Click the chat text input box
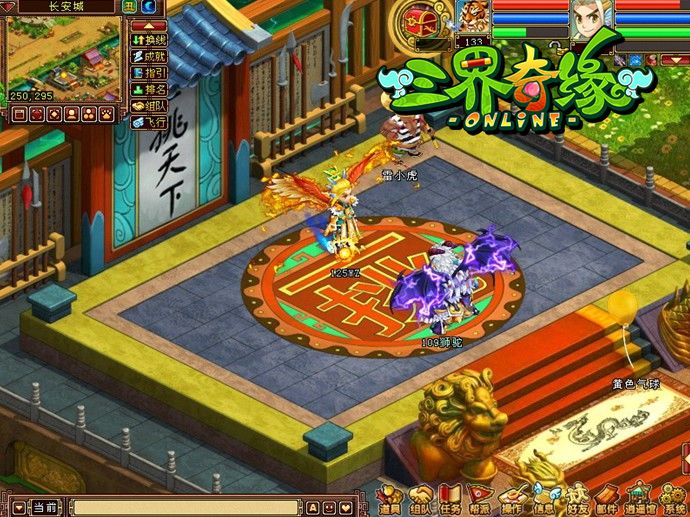 tap(185, 507)
